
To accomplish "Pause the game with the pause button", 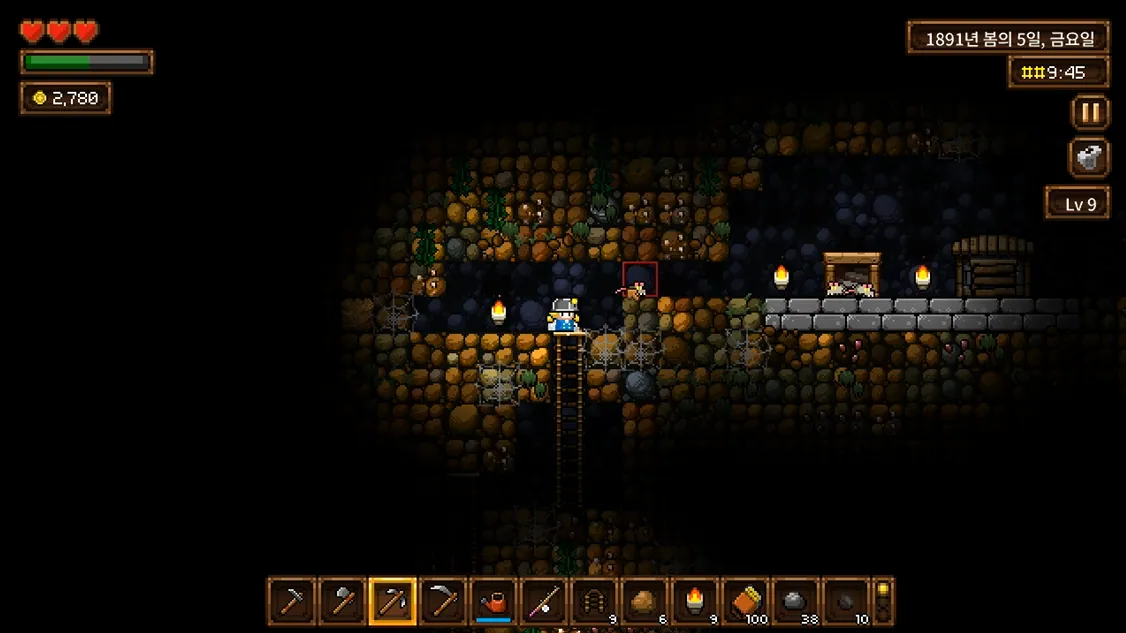I will (x=1090, y=112).
